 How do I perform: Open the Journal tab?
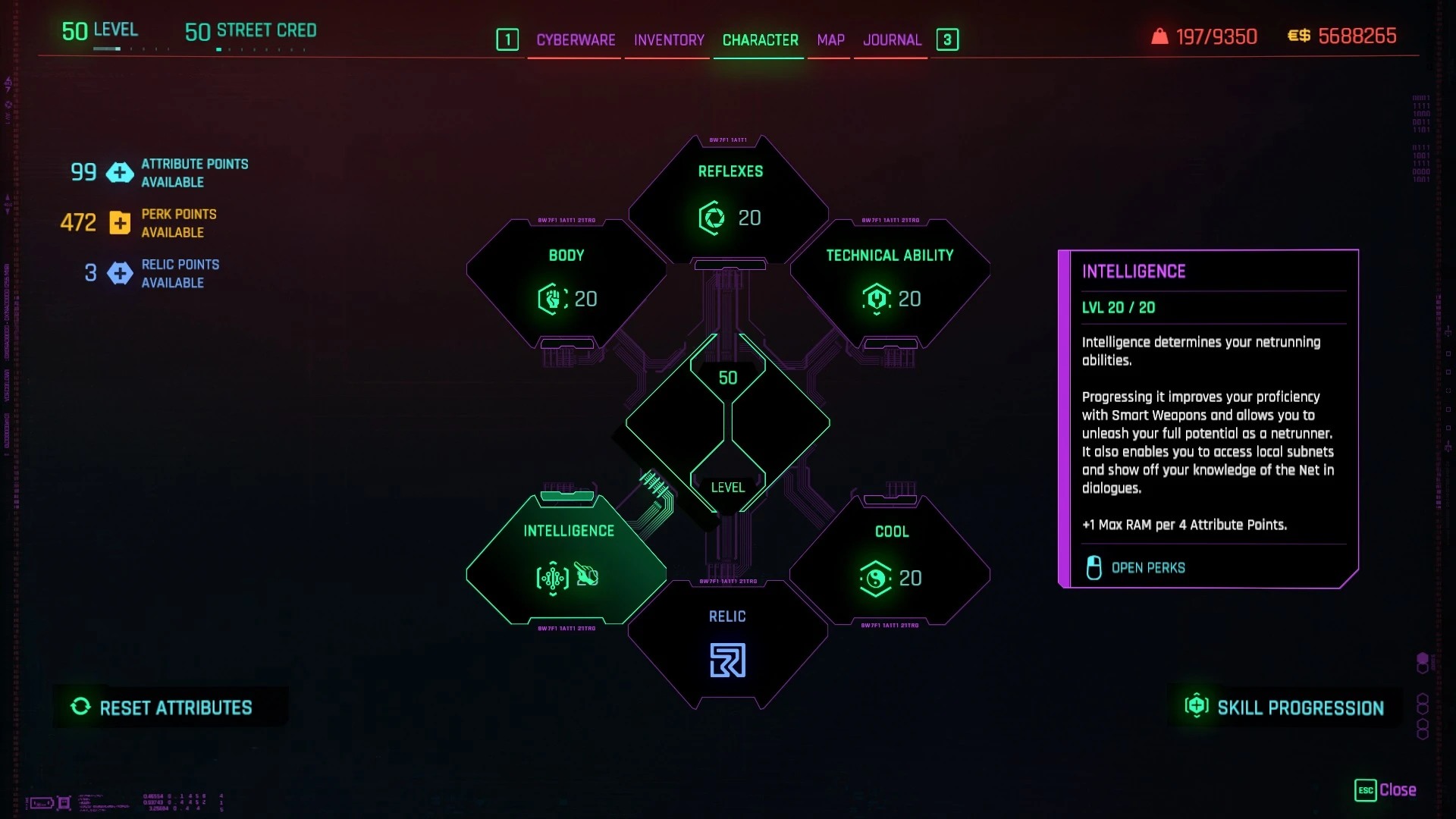tap(892, 39)
